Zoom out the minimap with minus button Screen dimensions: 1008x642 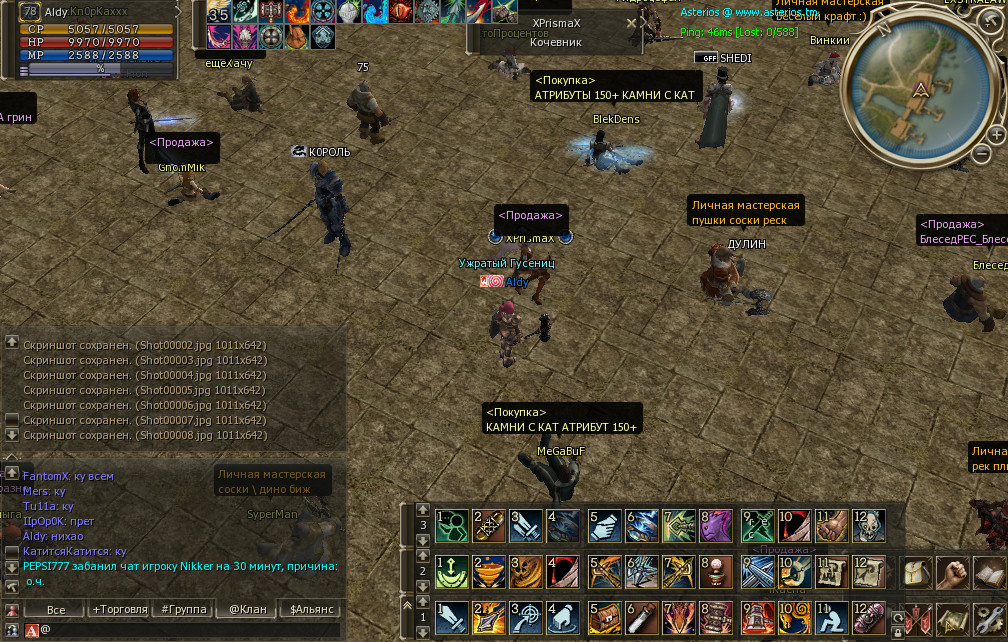coord(981,156)
